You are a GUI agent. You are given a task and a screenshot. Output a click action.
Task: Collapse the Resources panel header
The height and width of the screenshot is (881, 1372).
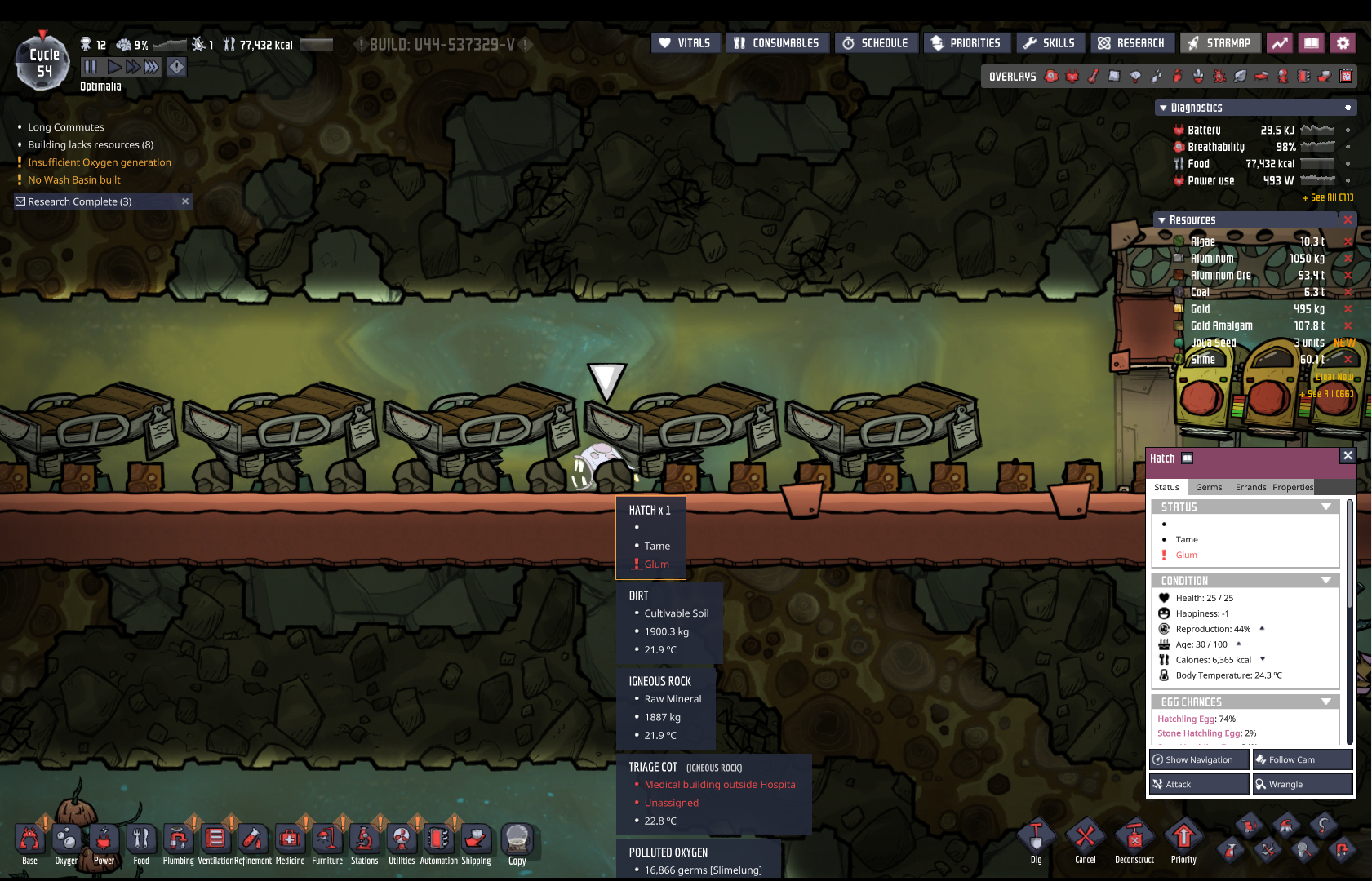point(1162,220)
